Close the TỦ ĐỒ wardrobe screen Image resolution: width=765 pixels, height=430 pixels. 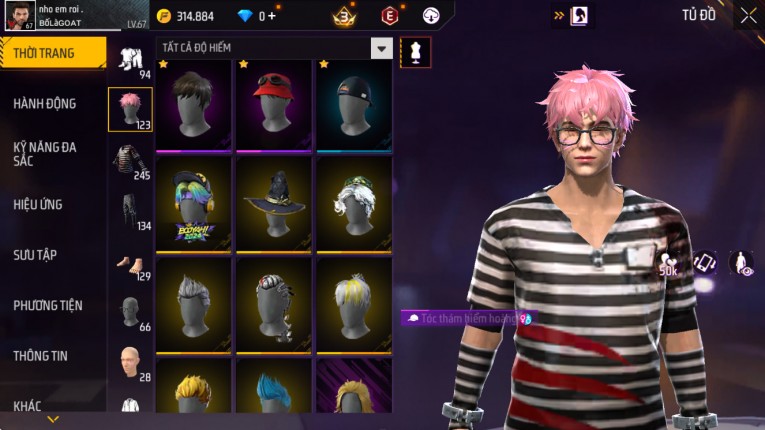click(x=748, y=15)
